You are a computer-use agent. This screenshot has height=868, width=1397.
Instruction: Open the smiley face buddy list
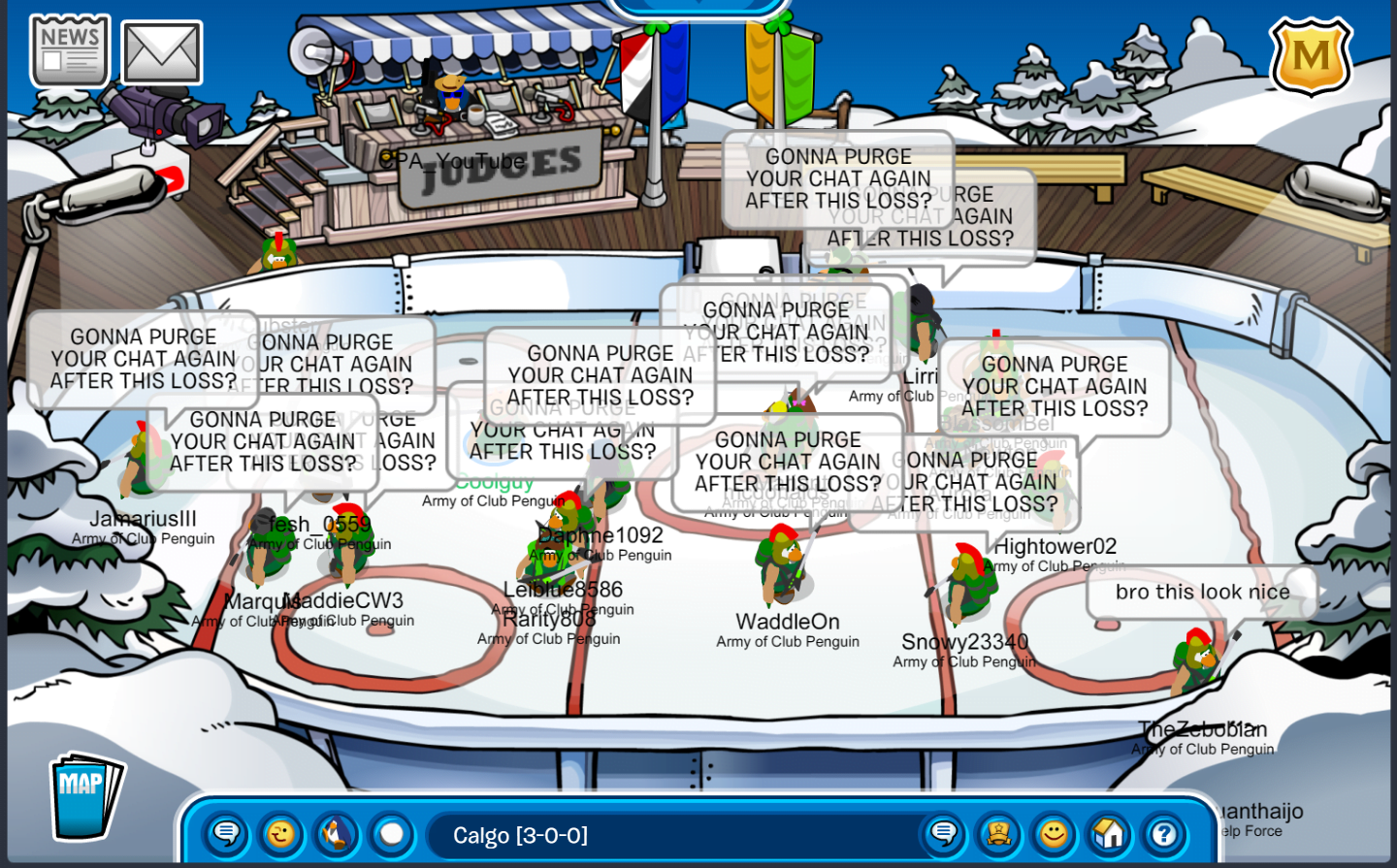[x=1054, y=834]
